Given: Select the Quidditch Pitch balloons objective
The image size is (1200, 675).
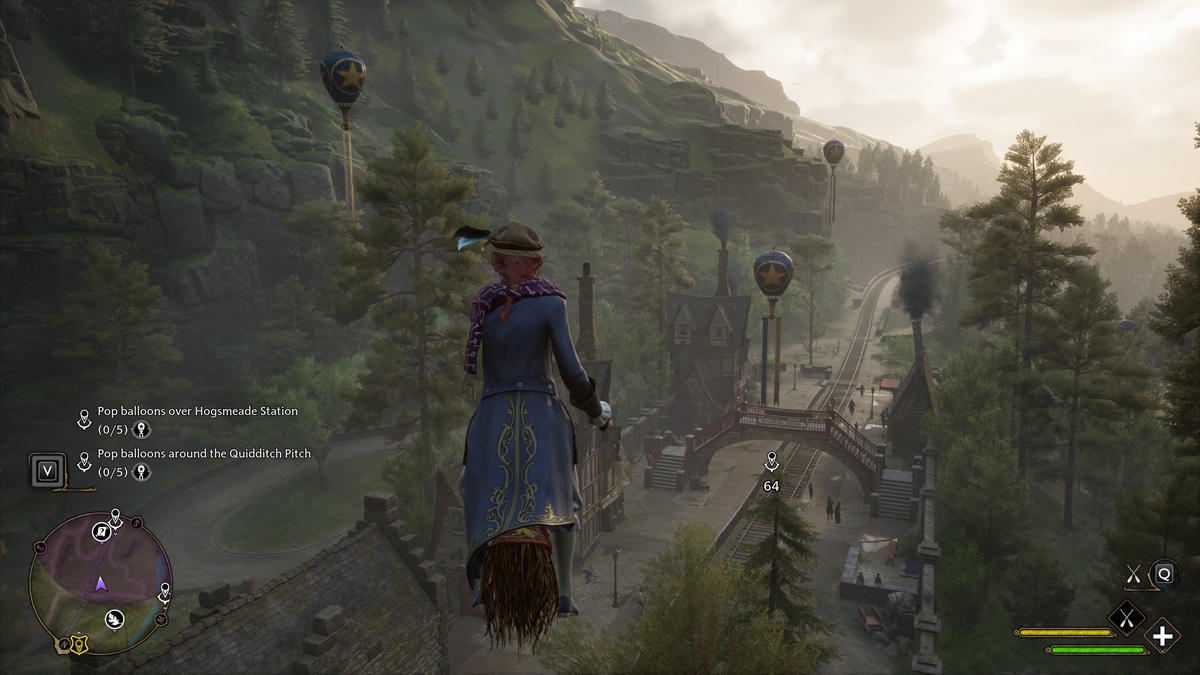Looking at the screenshot, I should pyautogui.click(x=204, y=454).
